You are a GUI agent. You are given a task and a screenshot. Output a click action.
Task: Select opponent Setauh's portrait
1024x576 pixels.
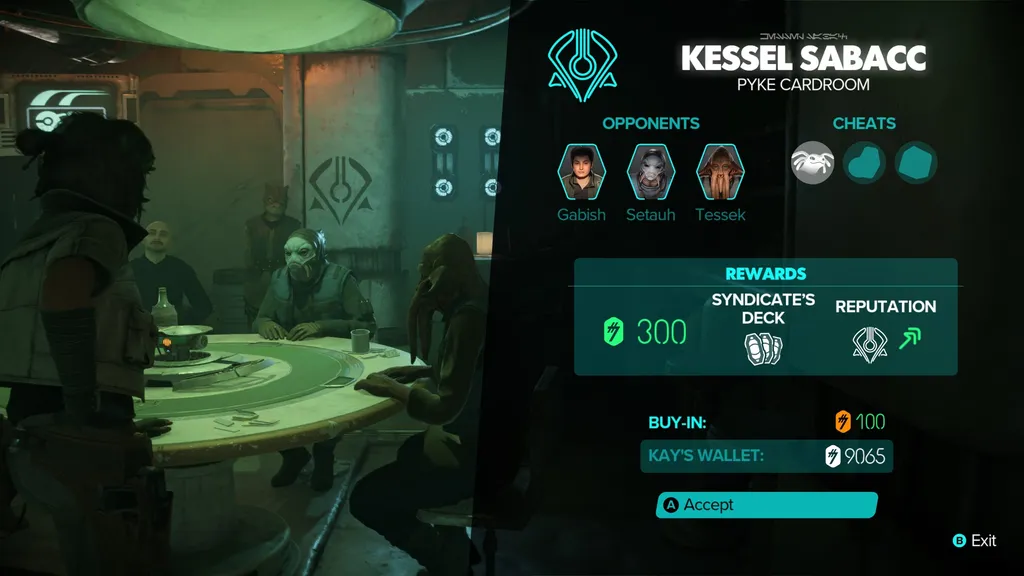(651, 172)
